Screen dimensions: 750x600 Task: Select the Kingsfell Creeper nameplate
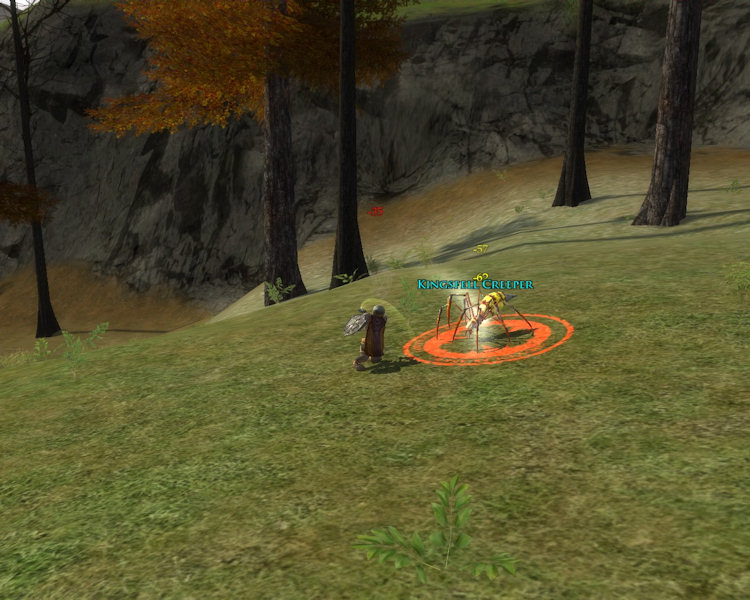click(475, 285)
